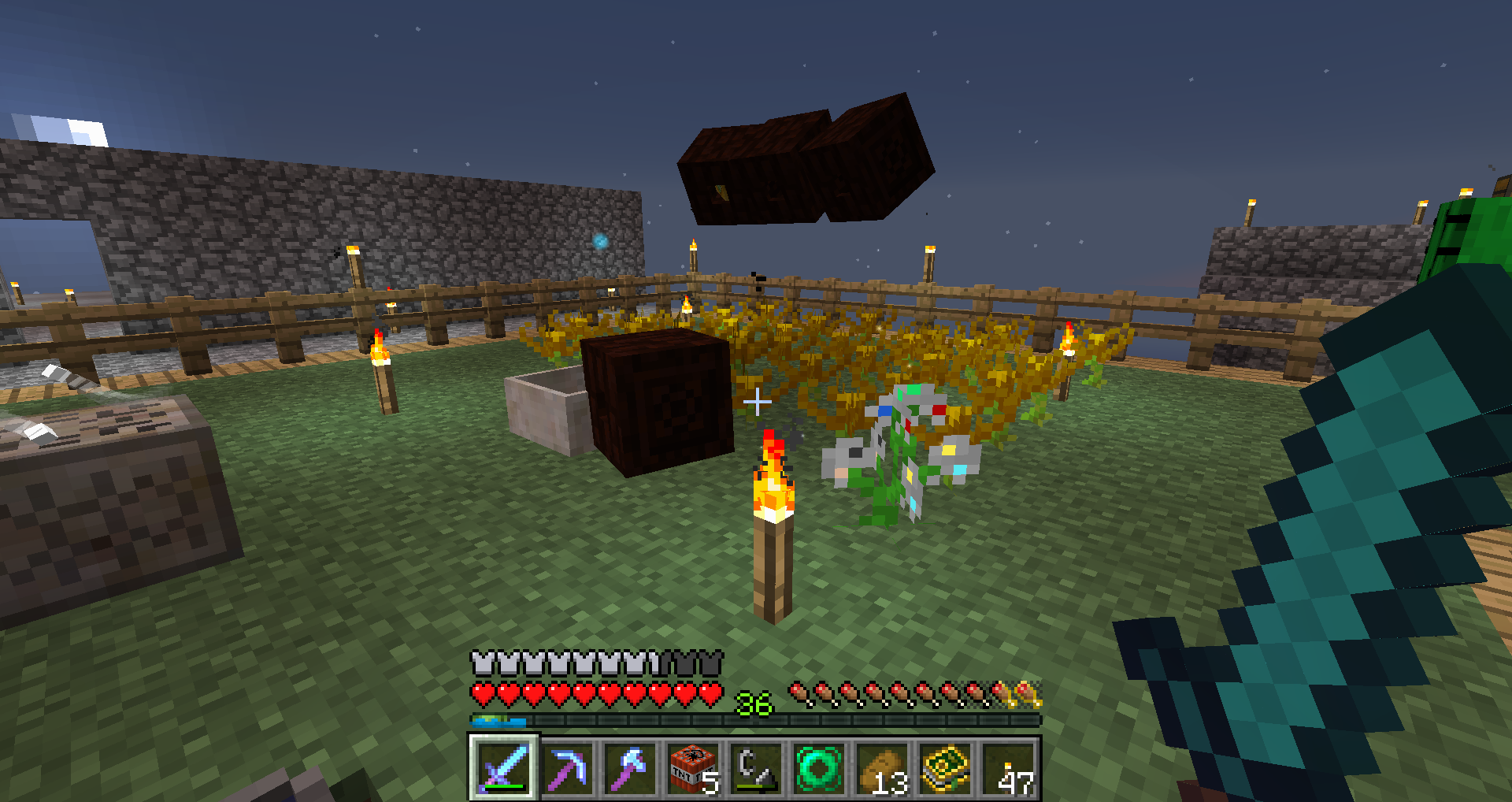Choose the torch stack of 47
This screenshot has width=1512, height=802.
(1008, 767)
